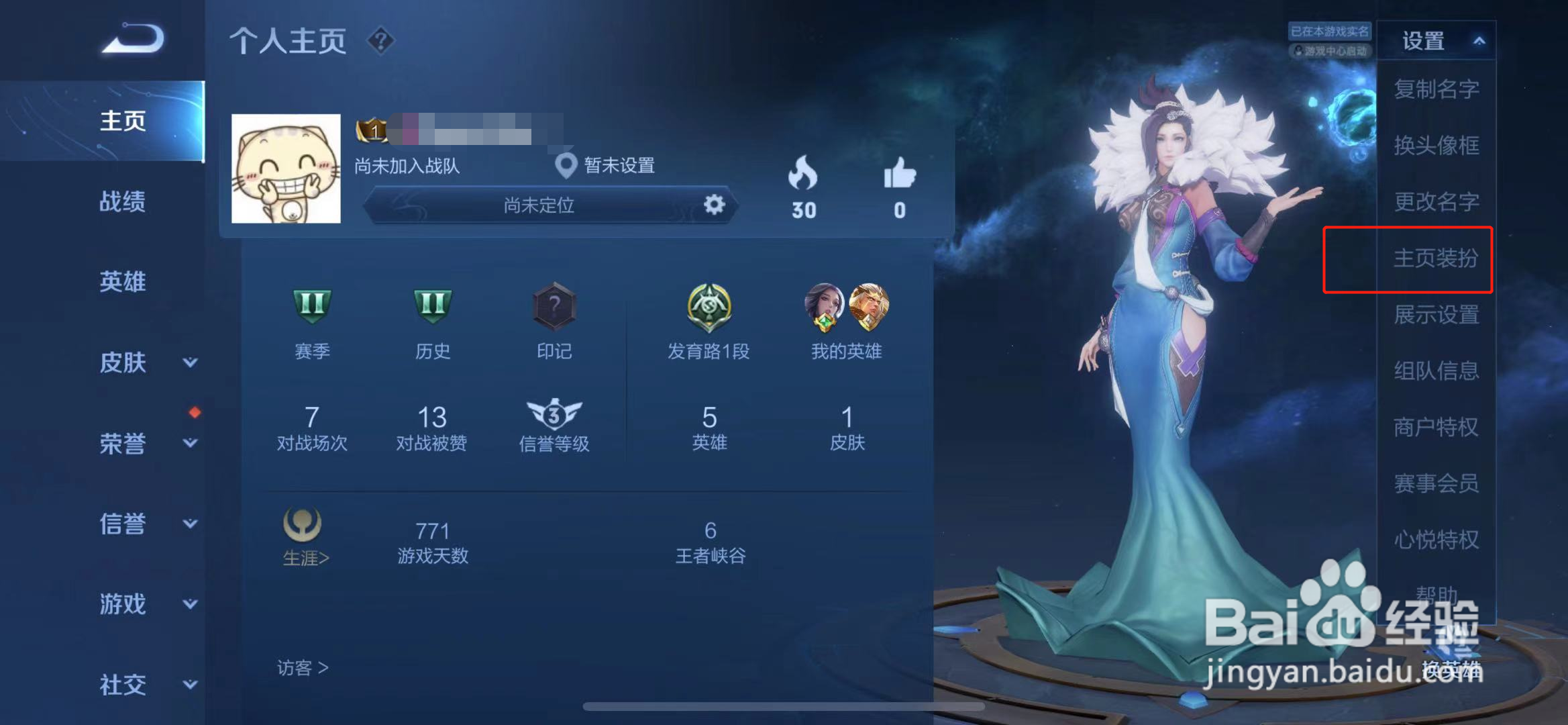Open the gear beside 尚未定位
The height and width of the screenshot is (725, 1568).
point(713,206)
